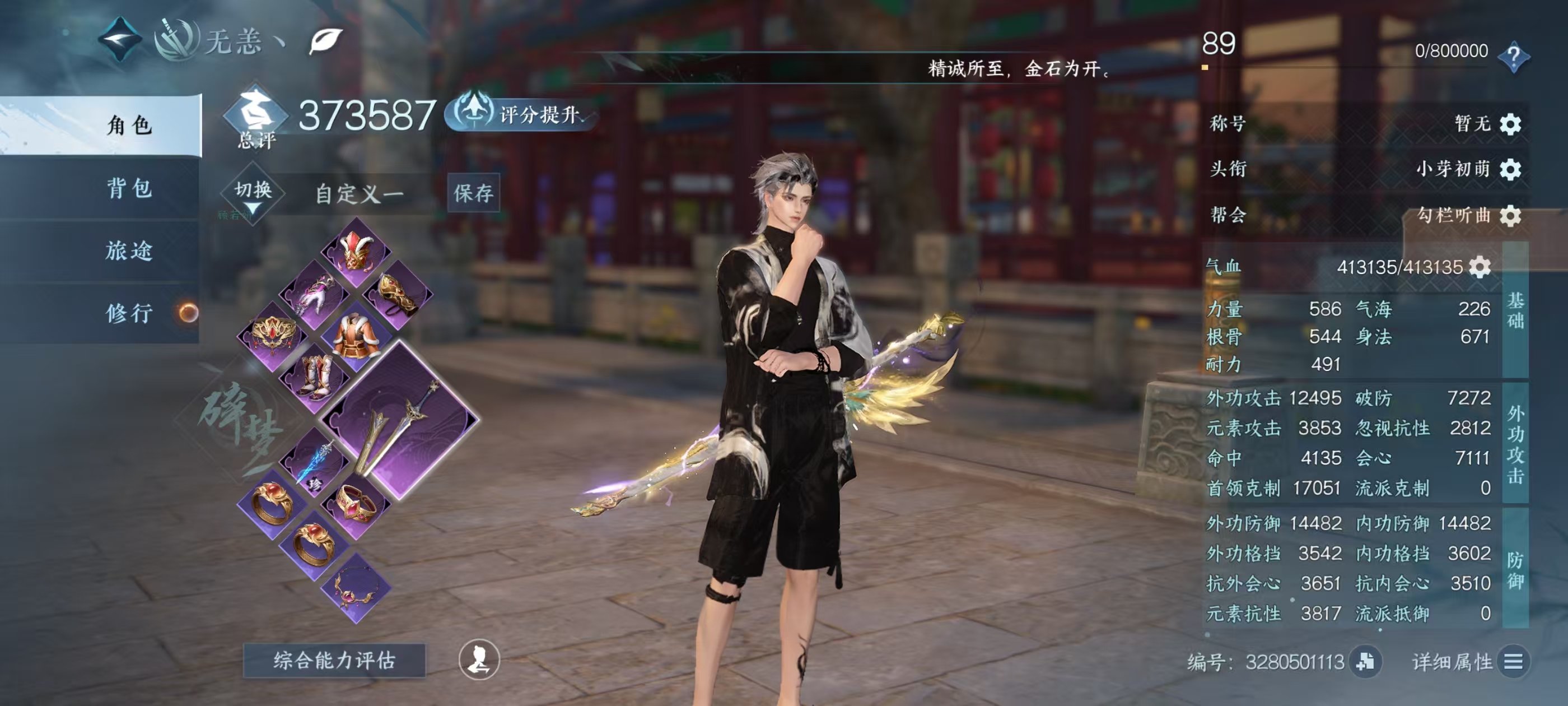This screenshot has height=706, width=1568.
Task: Select the necklace equipment slot
Action: (x=356, y=588)
